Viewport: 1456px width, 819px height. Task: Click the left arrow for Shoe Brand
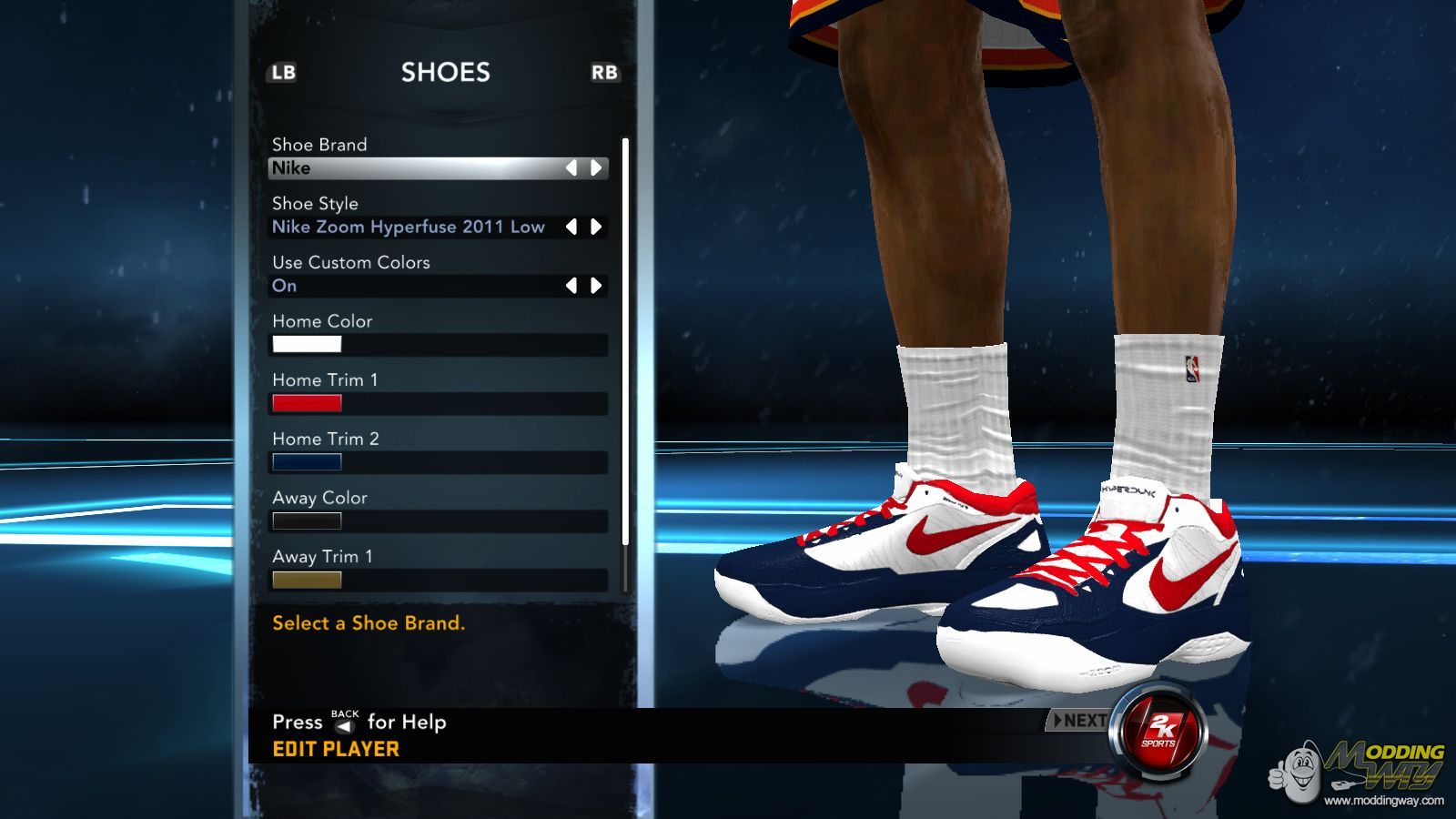[571, 168]
